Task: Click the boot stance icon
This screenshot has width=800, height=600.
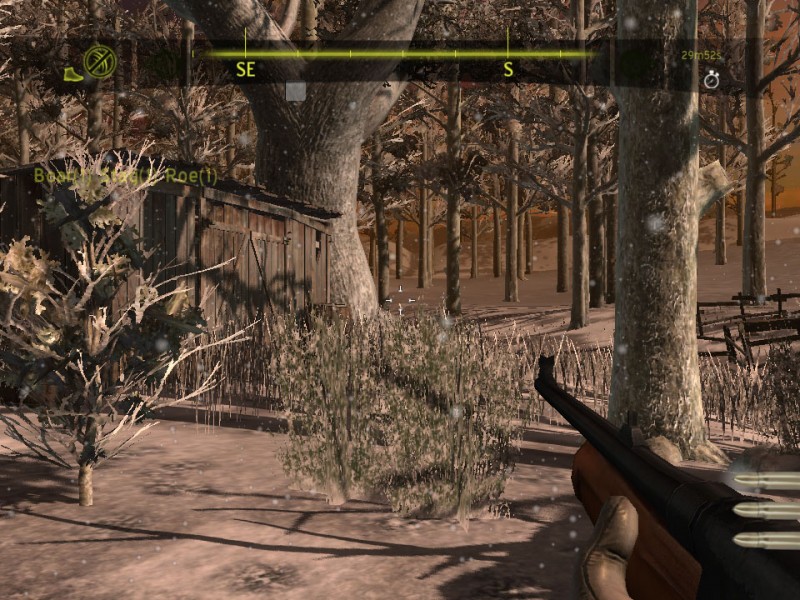Action: pyautogui.click(x=72, y=74)
